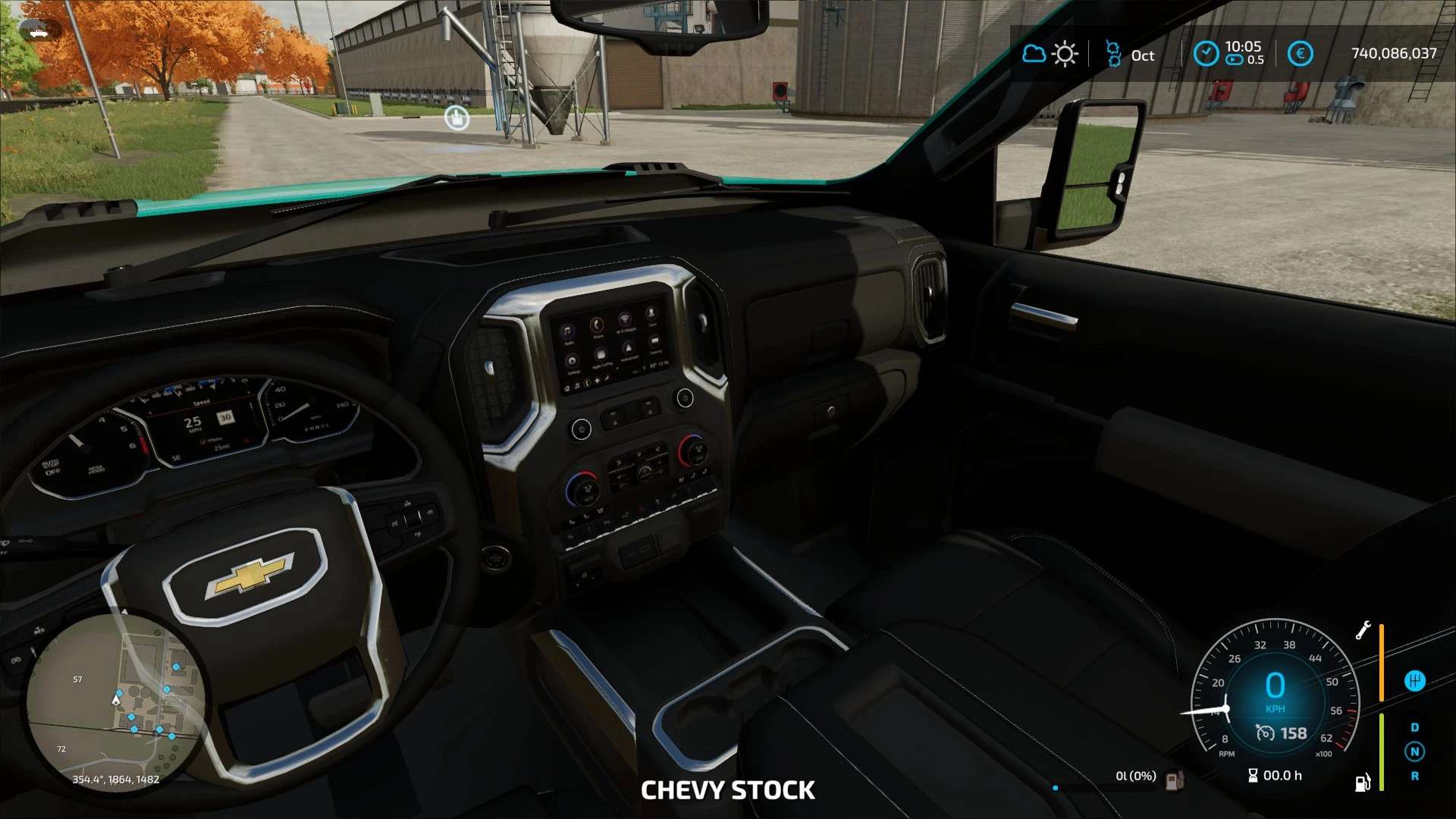The height and width of the screenshot is (819, 1456).
Task: Select the season icon beside Oct
Action: pyautogui.click(x=1113, y=54)
